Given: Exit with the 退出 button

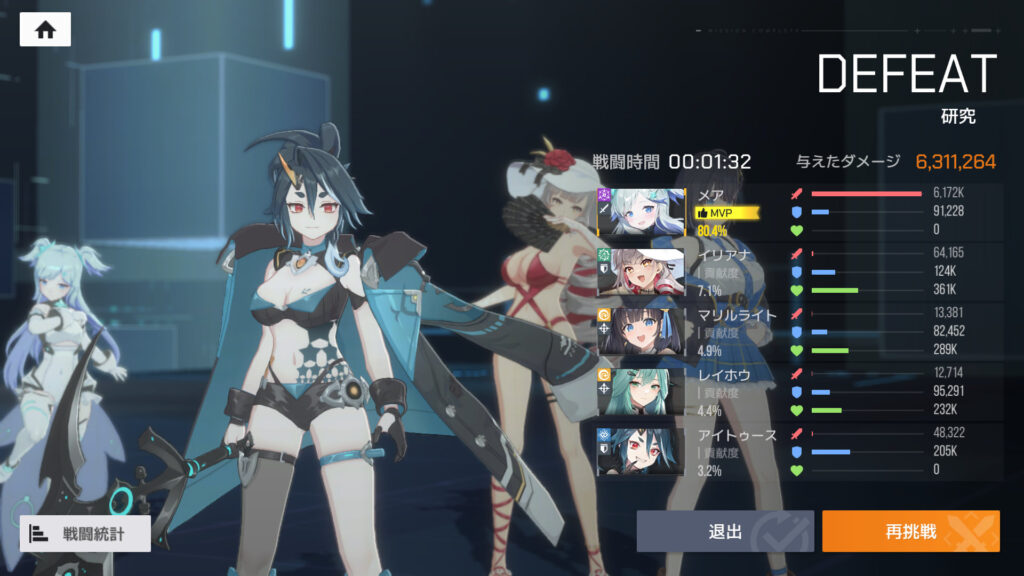Looking at the screenshot, I should 725,531.
